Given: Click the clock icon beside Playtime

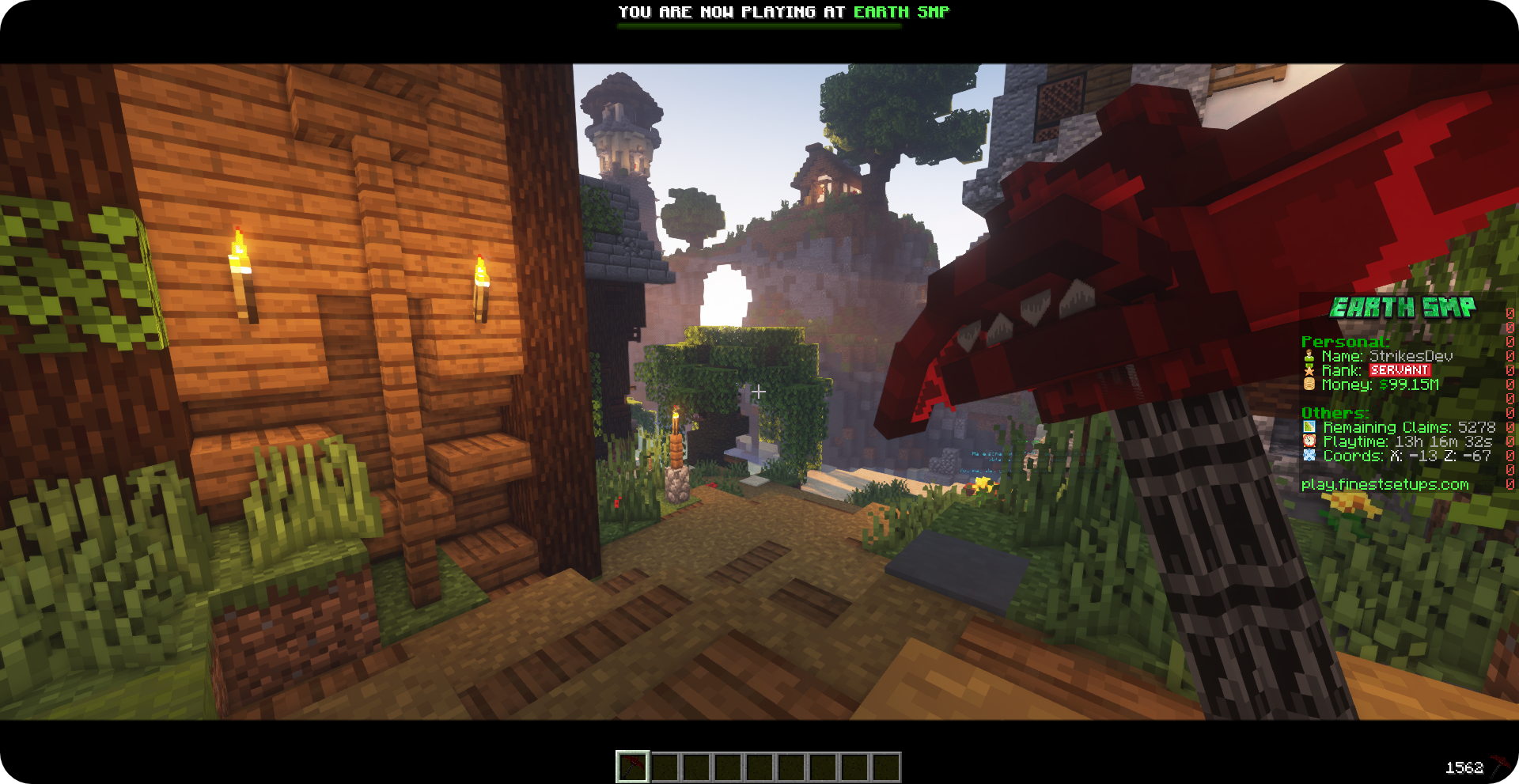Looking at the screenshot, I should point(1309,441).
